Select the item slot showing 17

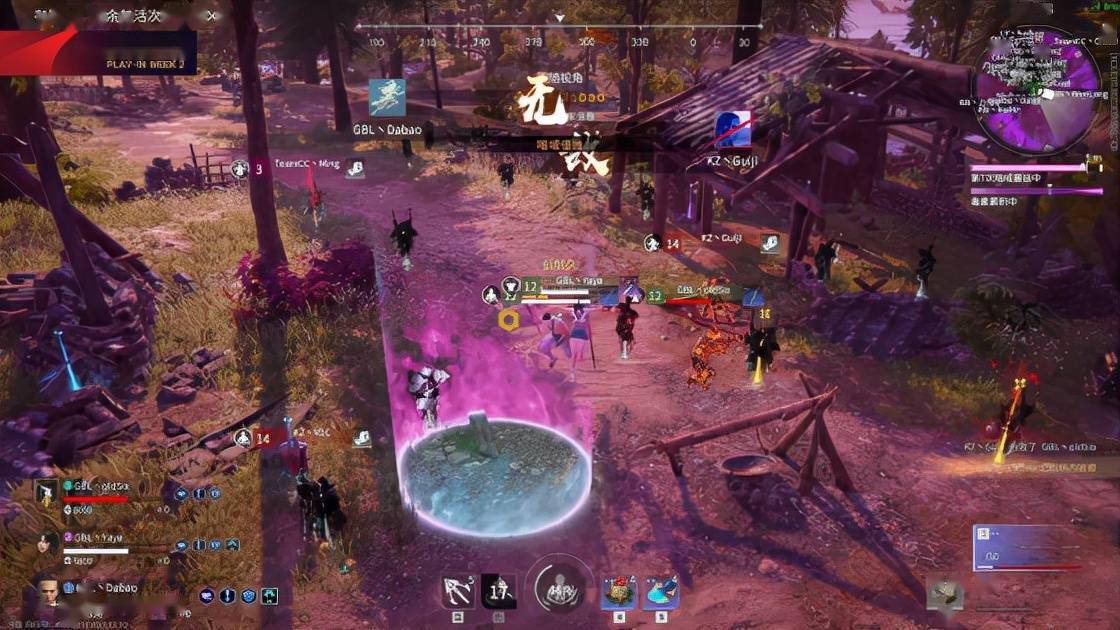coord(499,591)
